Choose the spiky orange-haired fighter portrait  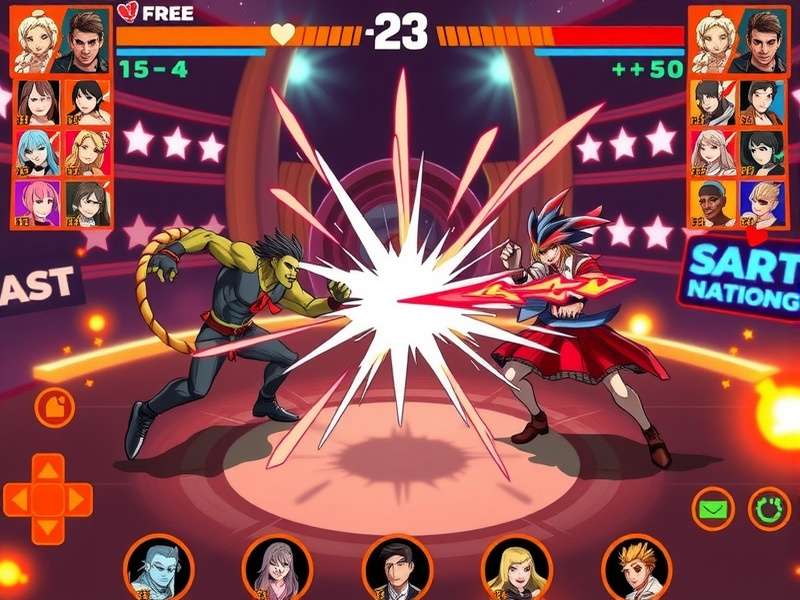636,567
